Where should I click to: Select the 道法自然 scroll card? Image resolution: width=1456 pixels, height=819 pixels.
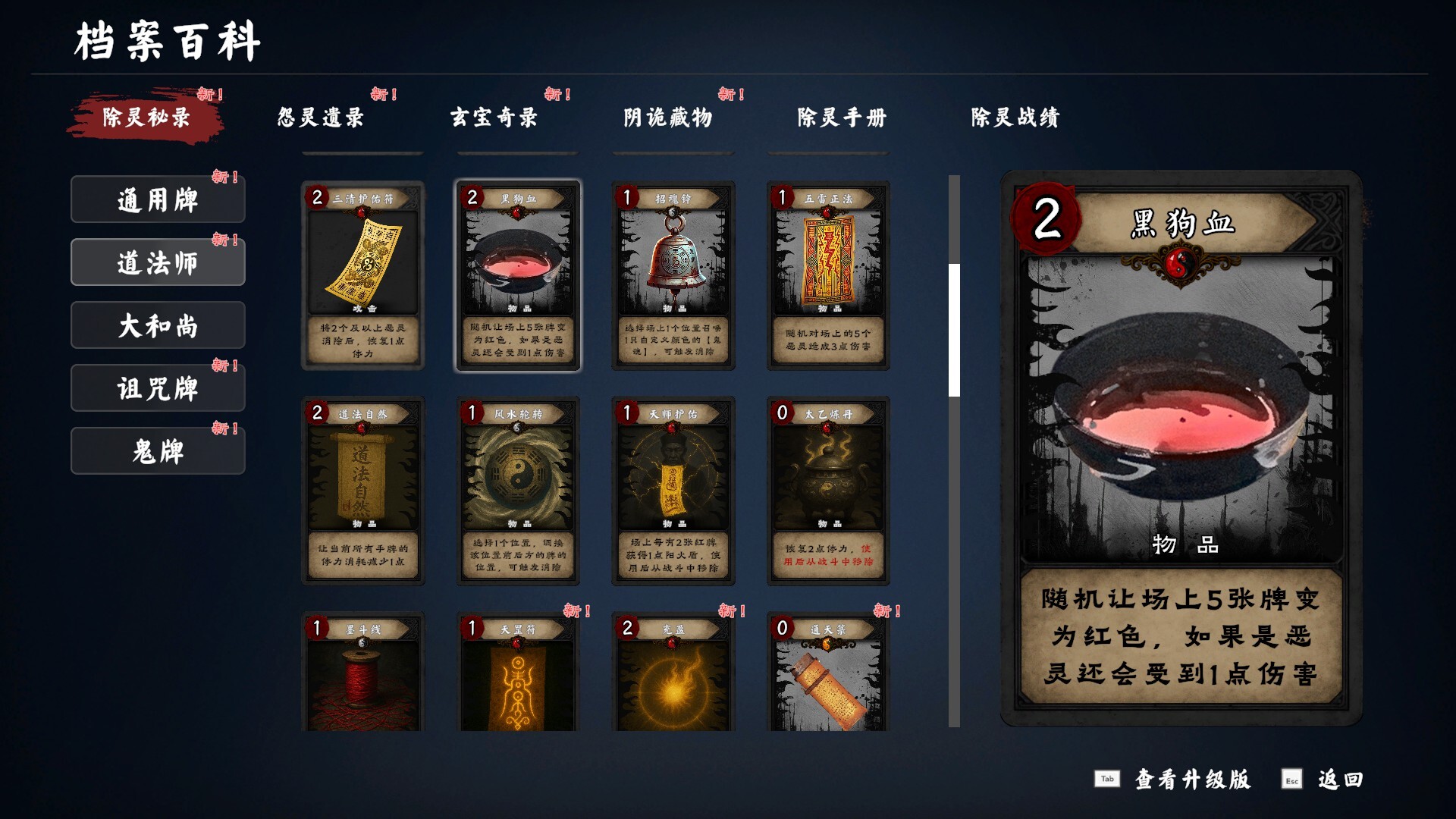[x=362, y=491]
